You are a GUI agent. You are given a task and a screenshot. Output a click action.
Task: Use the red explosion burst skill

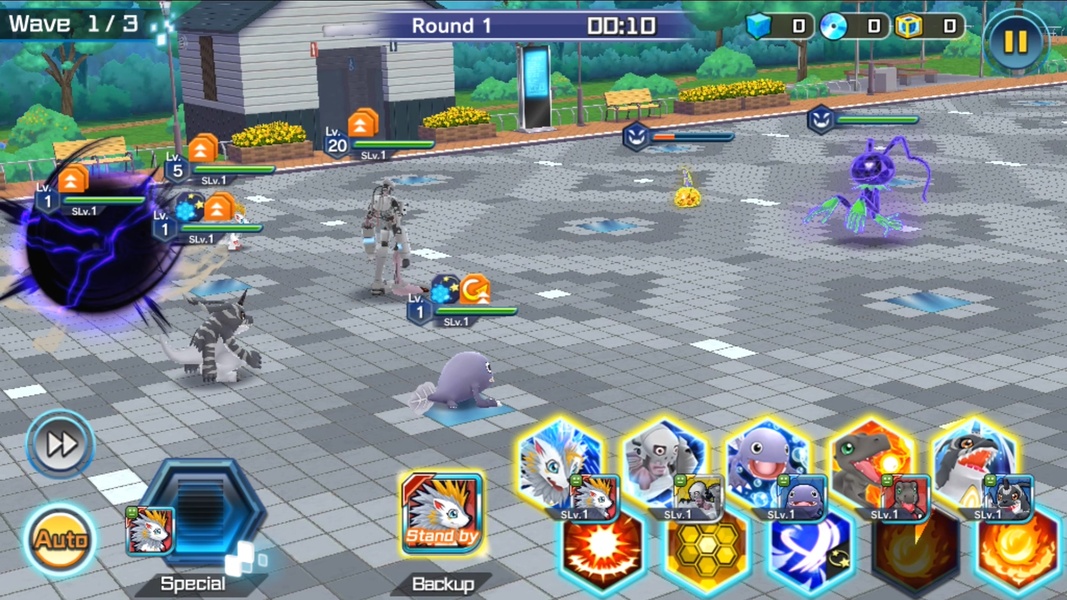click(602, 551)
